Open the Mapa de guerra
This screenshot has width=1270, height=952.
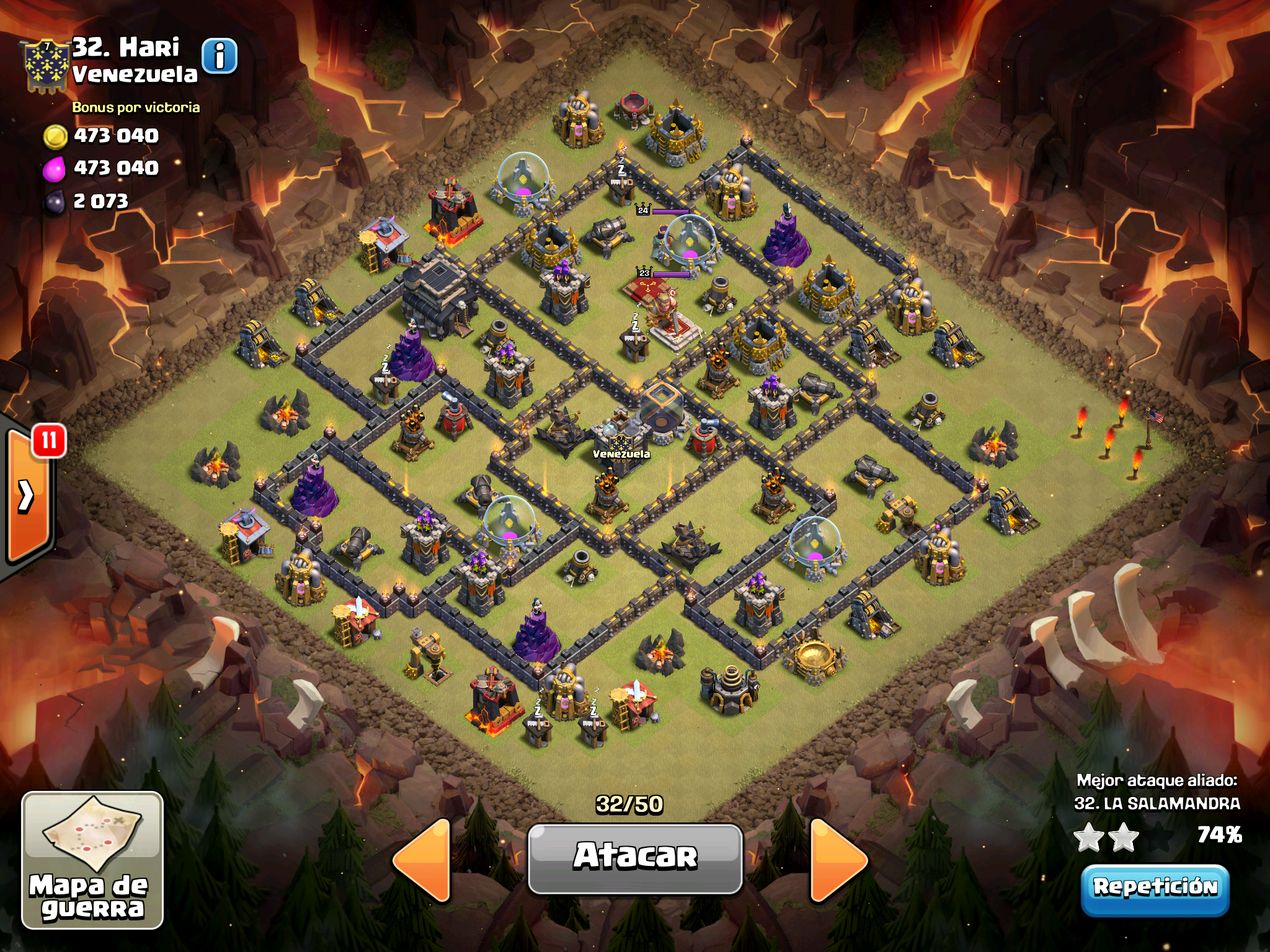pyautogui.click(x=92, y=860)
